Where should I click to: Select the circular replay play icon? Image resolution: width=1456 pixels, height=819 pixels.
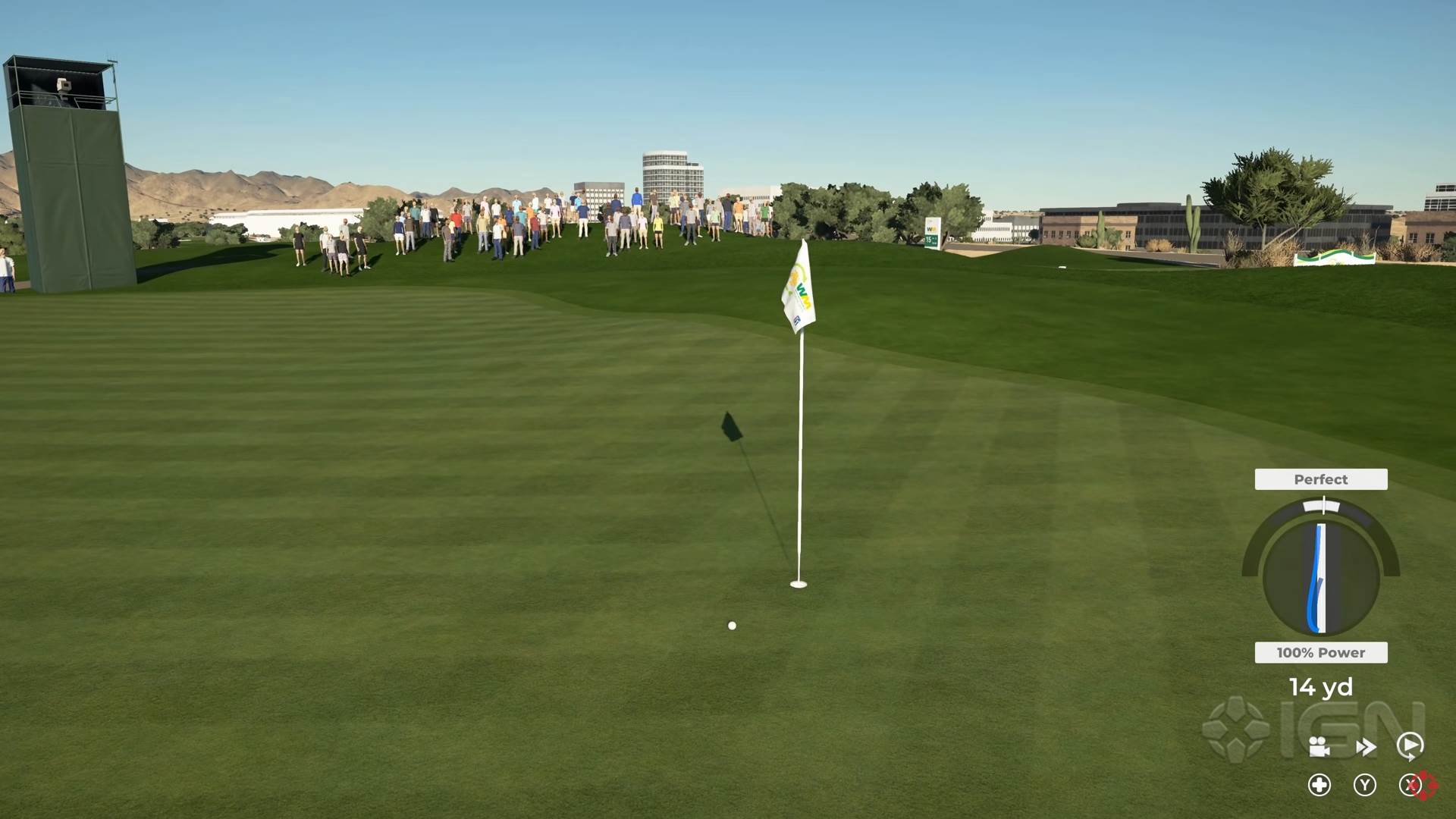1410,745
